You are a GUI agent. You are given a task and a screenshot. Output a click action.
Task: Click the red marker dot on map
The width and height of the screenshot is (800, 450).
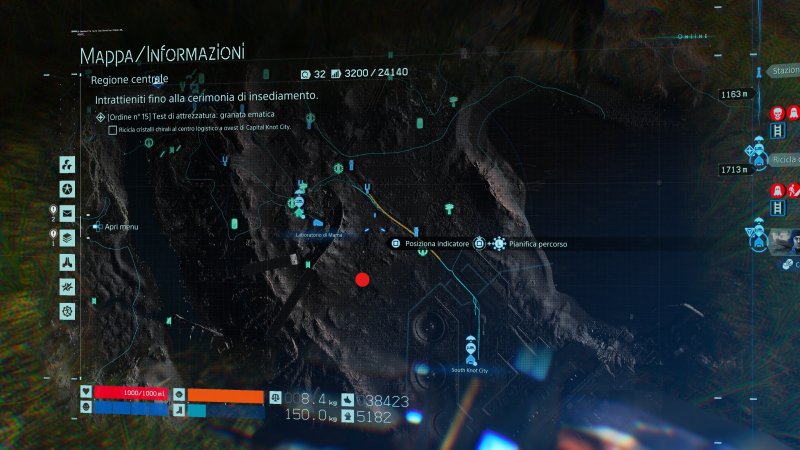click(362, 280)
